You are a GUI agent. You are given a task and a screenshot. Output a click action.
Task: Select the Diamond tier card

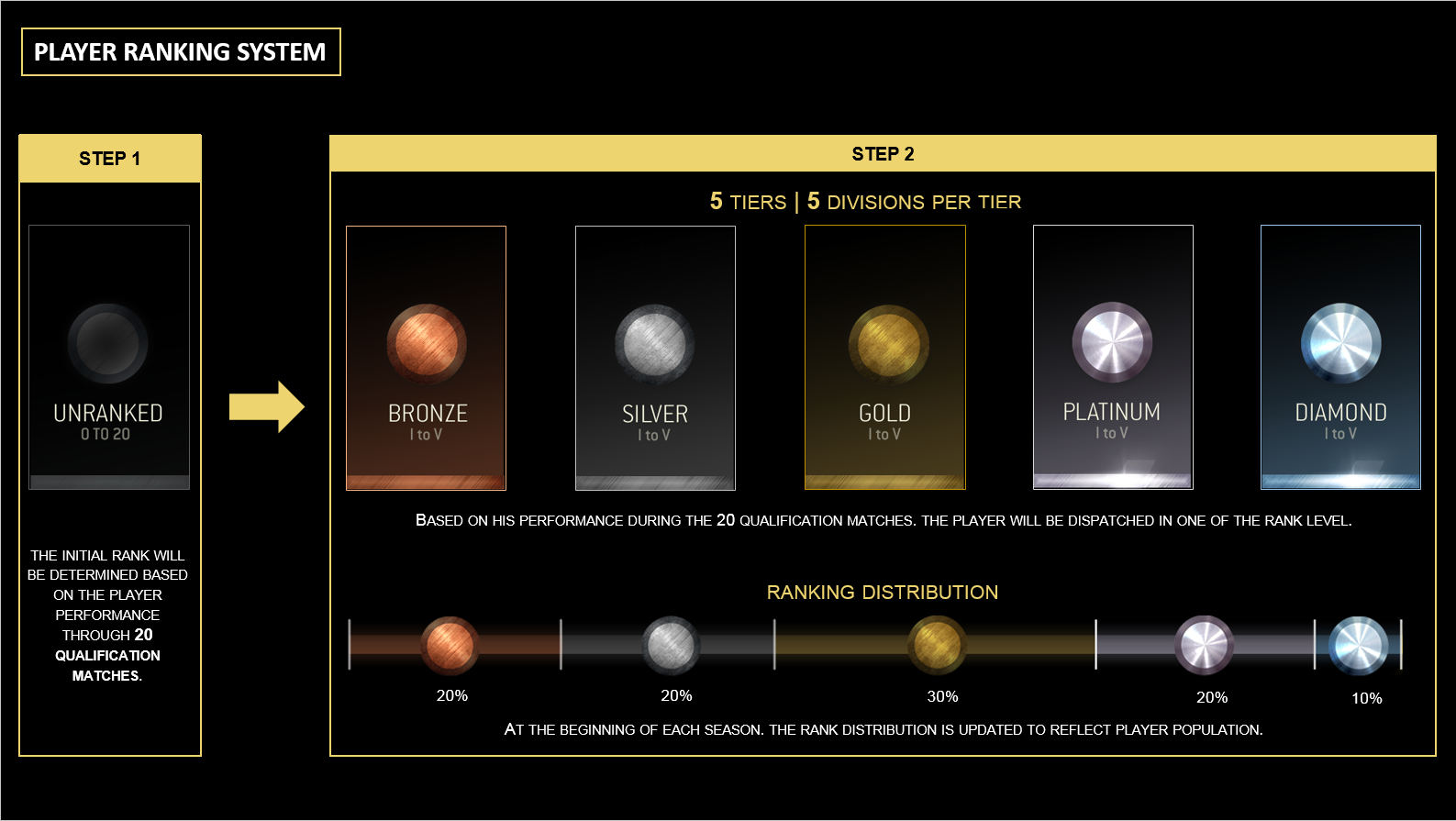coord(1340,357)
